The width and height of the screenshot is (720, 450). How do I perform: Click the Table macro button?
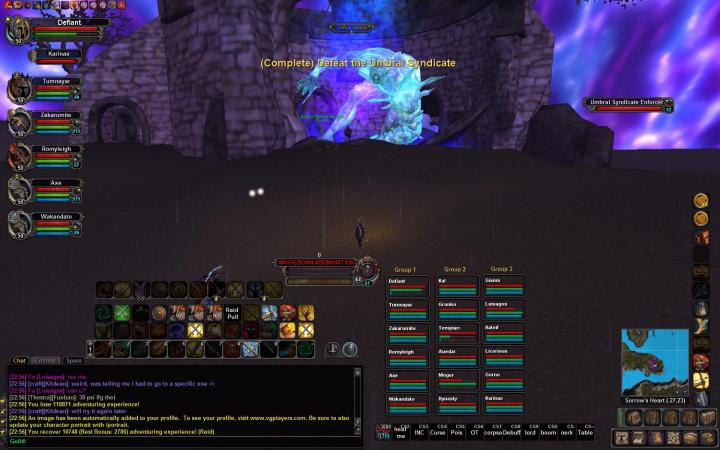point(588,432)
